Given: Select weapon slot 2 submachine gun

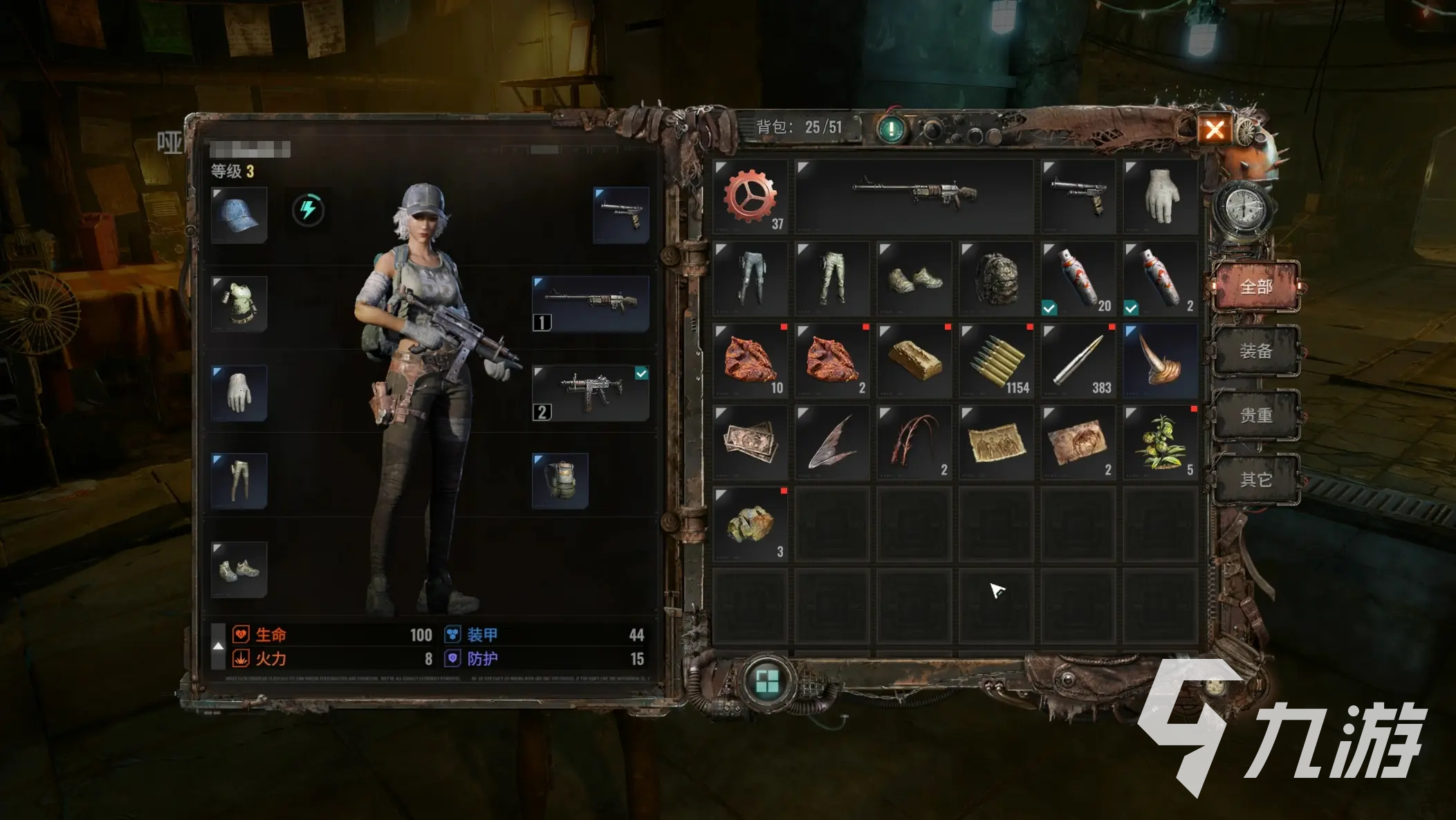Looking at the screenshot, I should pyautogui.click(x=590, y=393).
